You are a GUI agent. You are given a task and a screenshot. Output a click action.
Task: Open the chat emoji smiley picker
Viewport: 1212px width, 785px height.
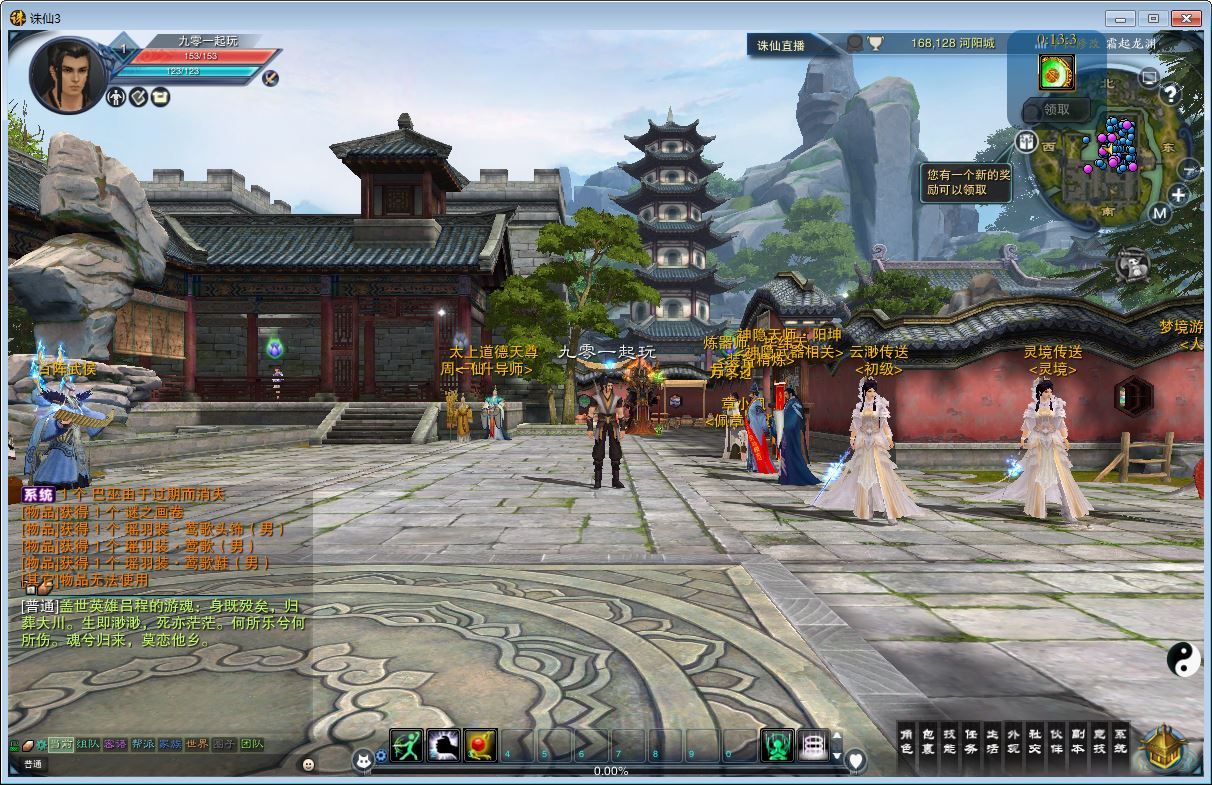point(308,764)
